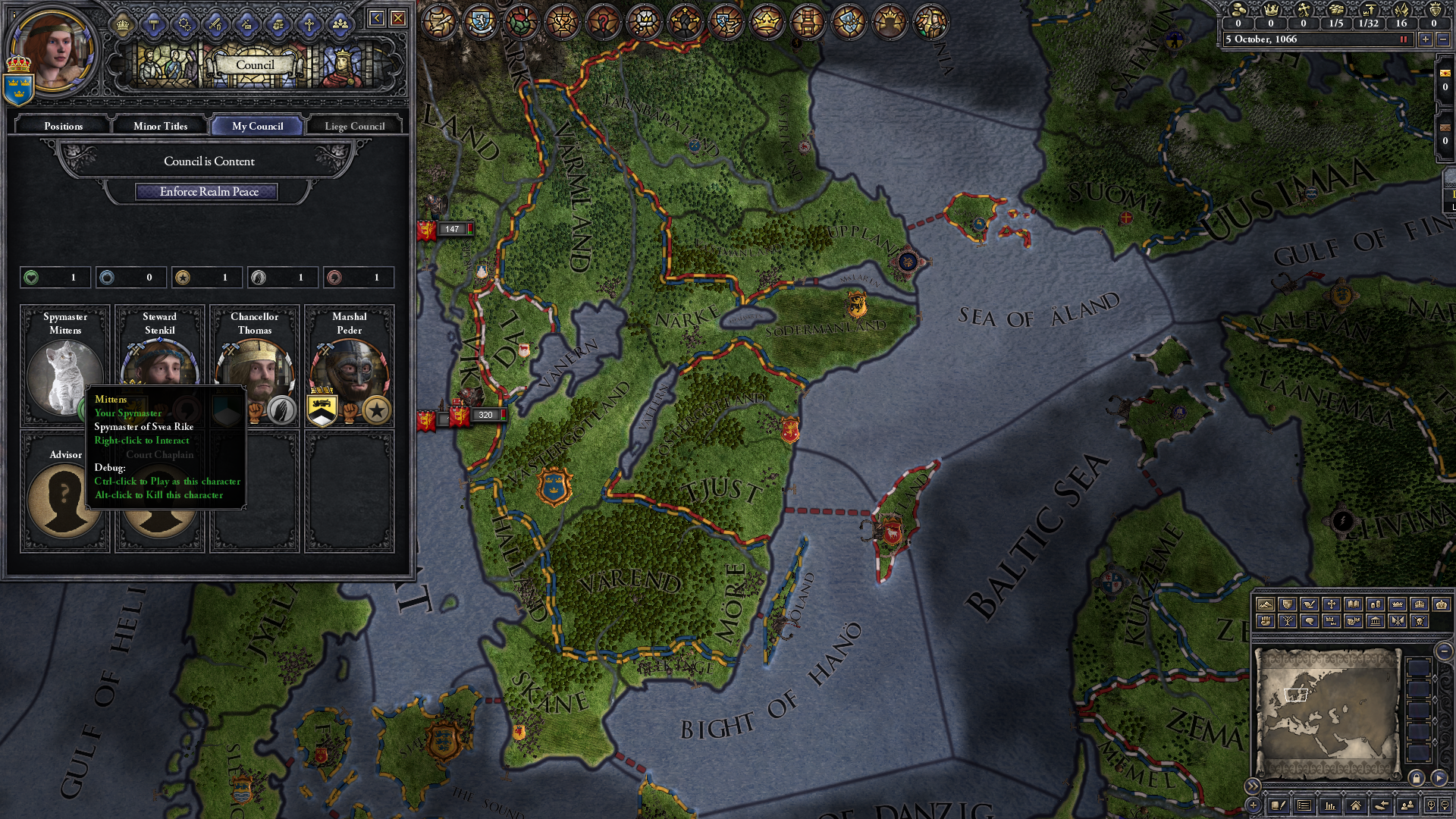
Task: Go back using the left arrow button
Action: (376, 18)
